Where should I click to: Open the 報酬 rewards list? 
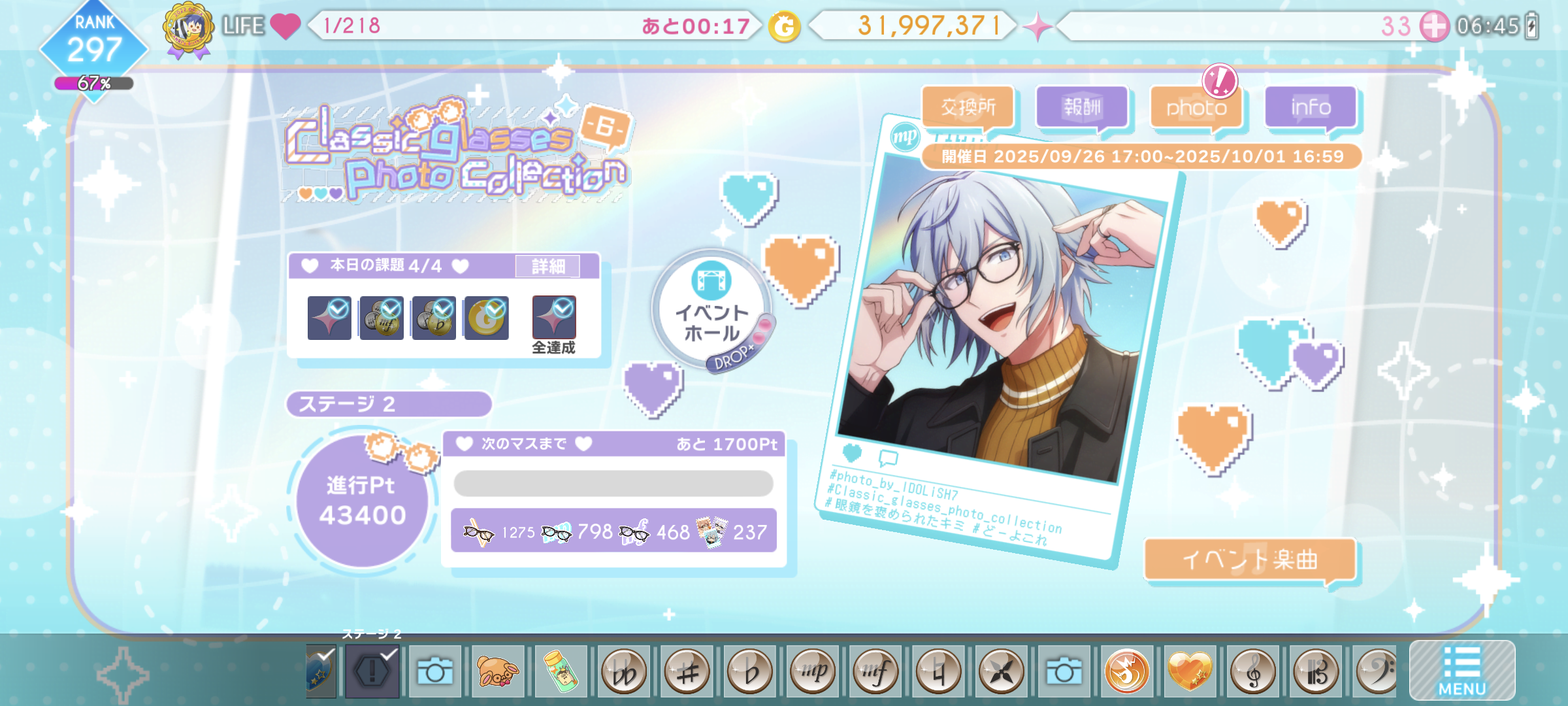1082,107
